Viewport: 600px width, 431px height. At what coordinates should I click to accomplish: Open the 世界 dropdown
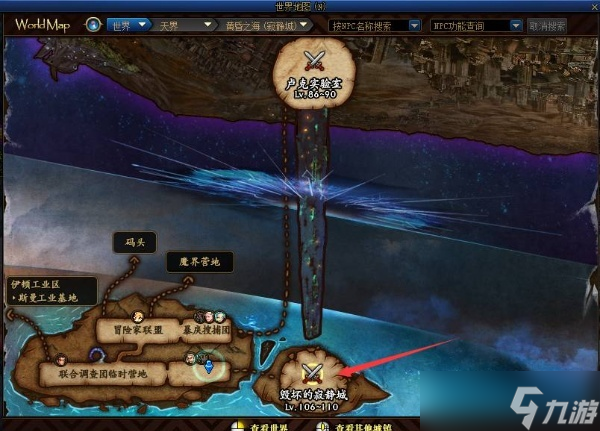coord(129,24)
